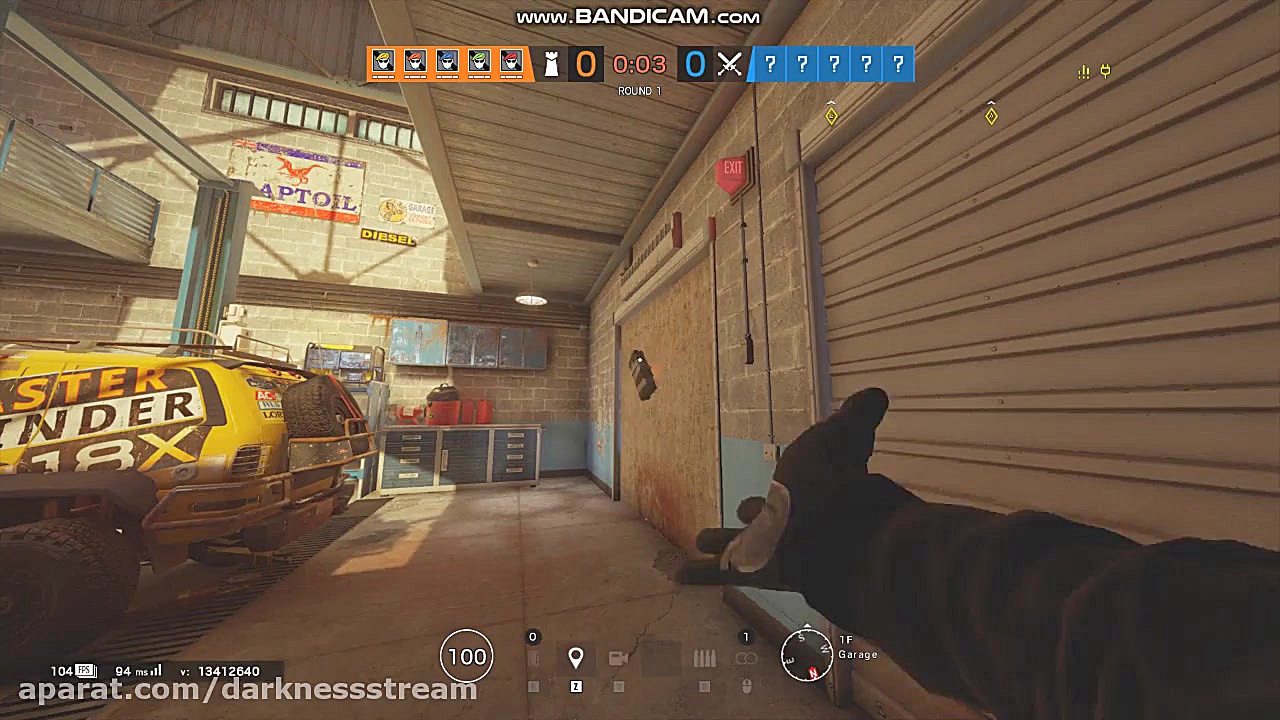Click the compass showing 1F Garage

click(808, 657)
